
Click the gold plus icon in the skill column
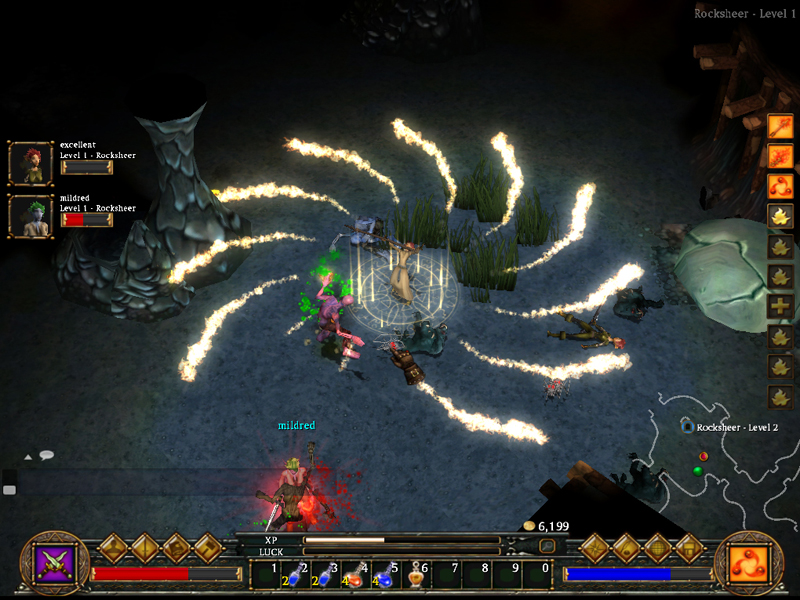tap(780, 307)
